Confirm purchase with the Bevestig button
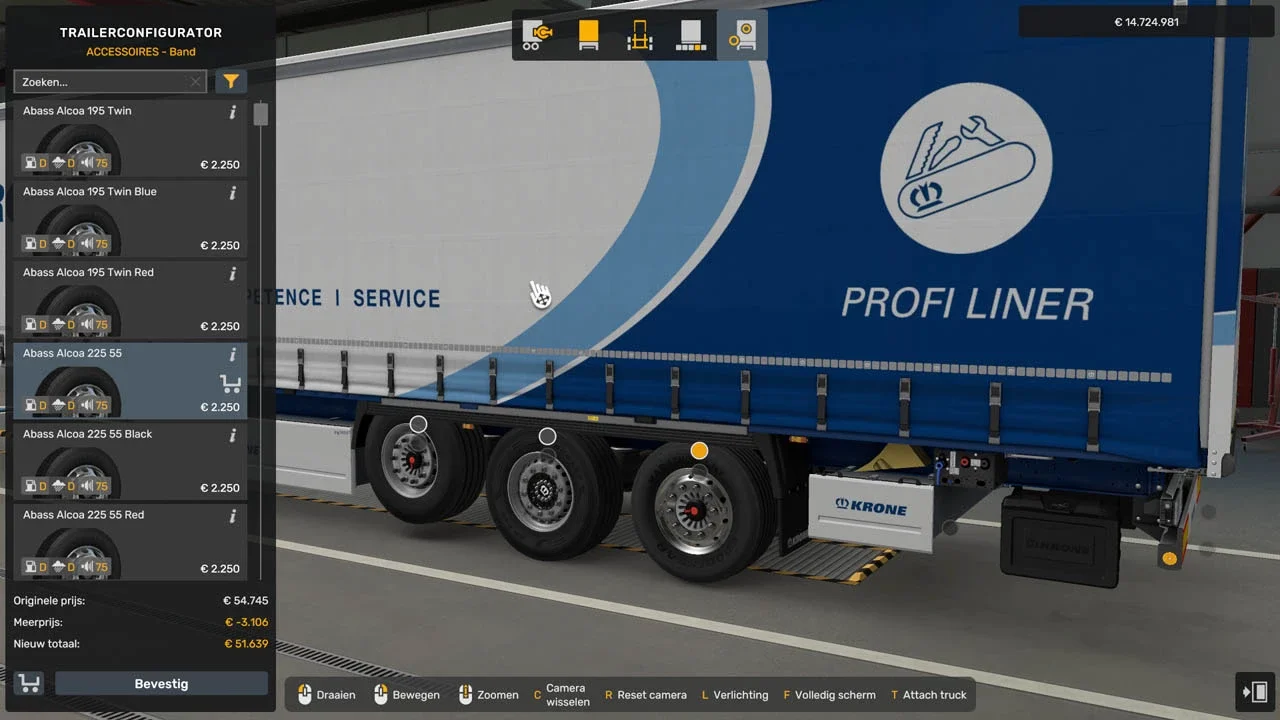This screenshot has height=720, width=1280. pyautogui.click(x=160, y=683)
